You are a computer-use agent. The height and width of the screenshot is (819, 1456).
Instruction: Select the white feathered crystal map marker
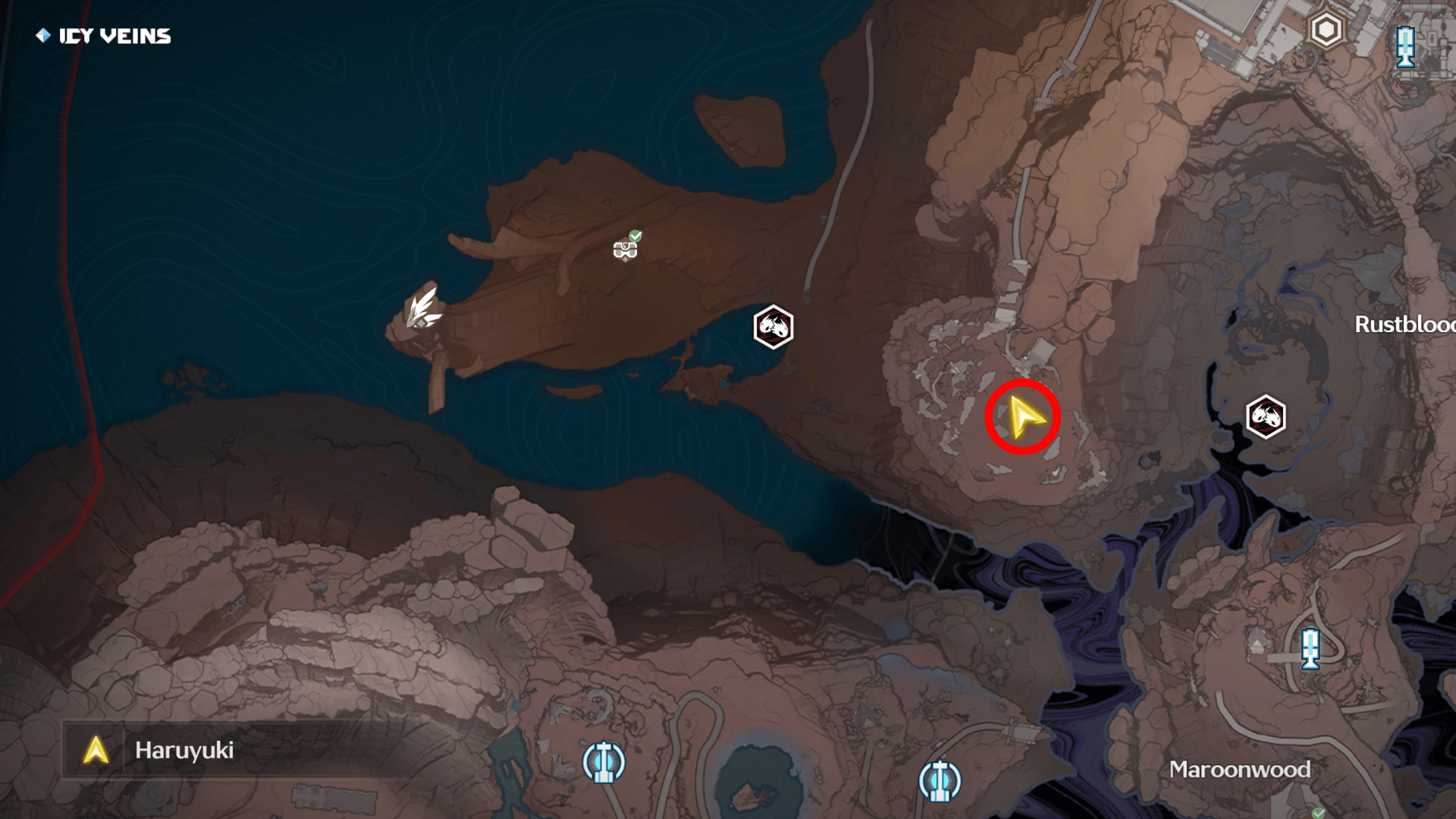422,309
